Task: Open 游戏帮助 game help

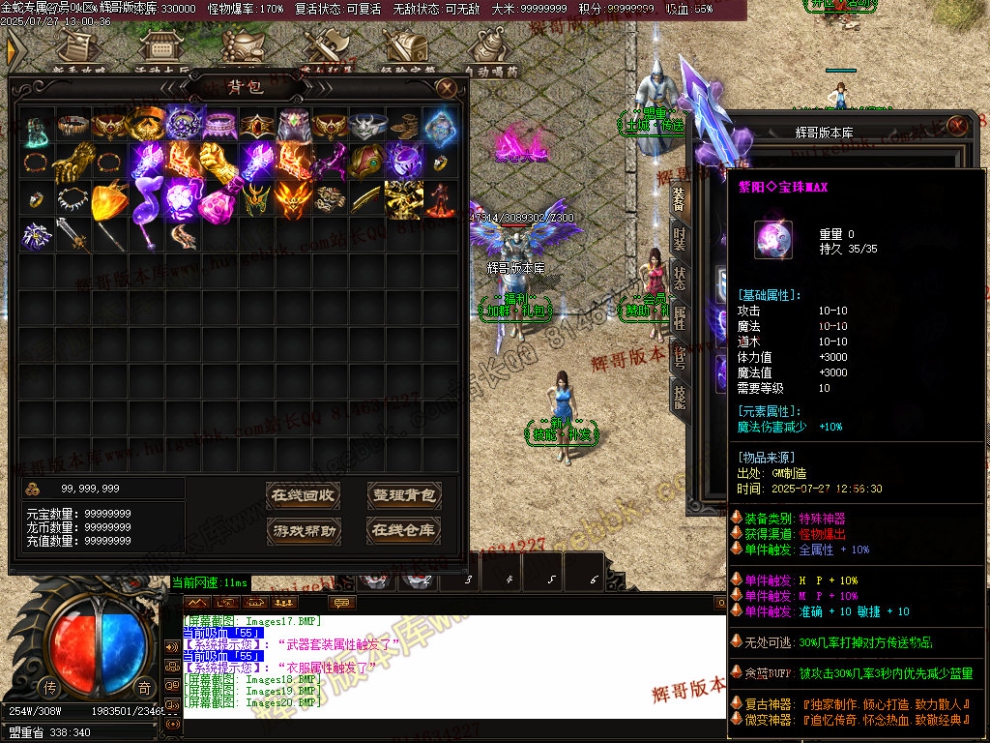Action: pos(304,531)
